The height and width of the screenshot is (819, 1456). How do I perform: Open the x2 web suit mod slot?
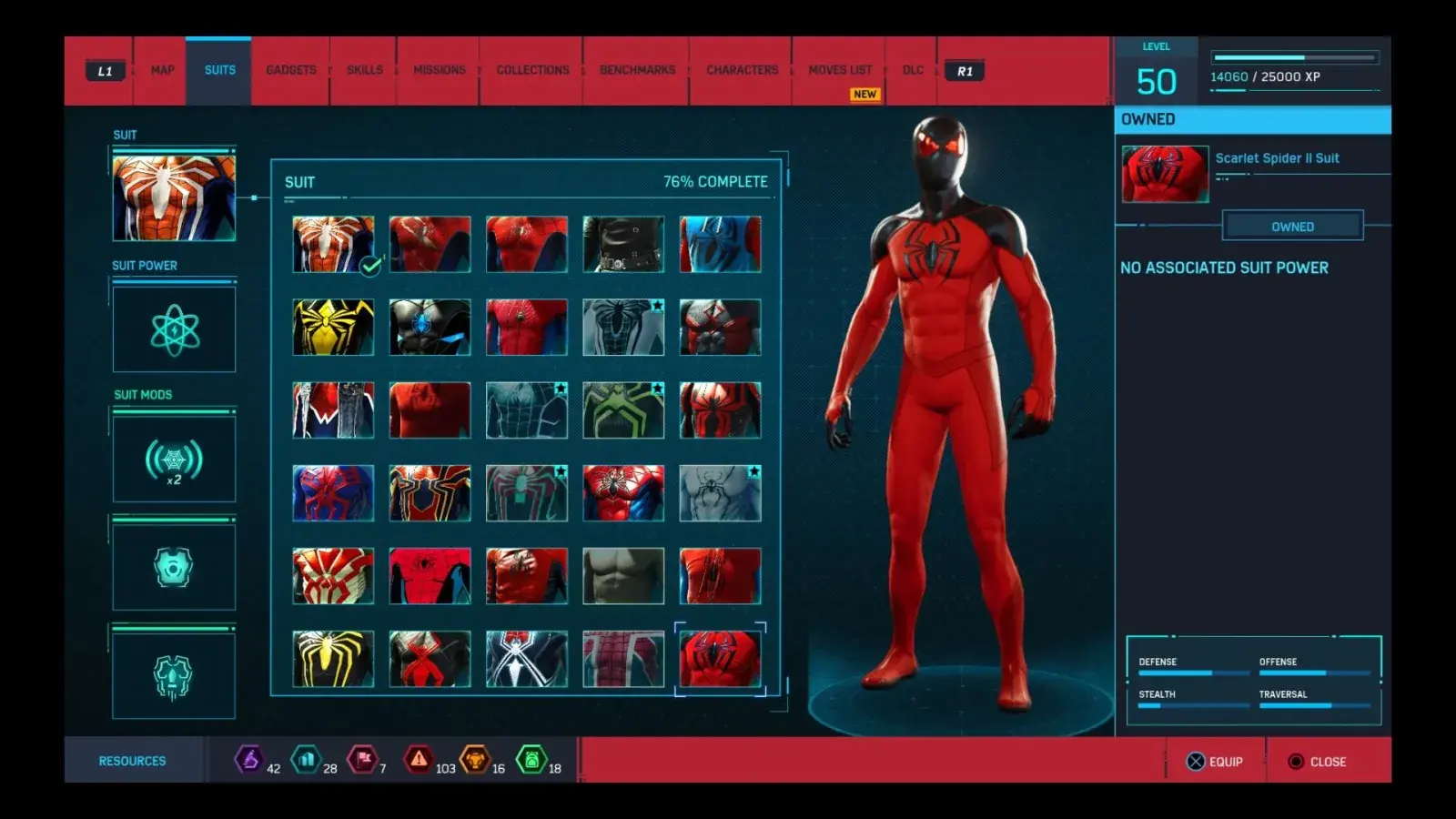[174, 460]
